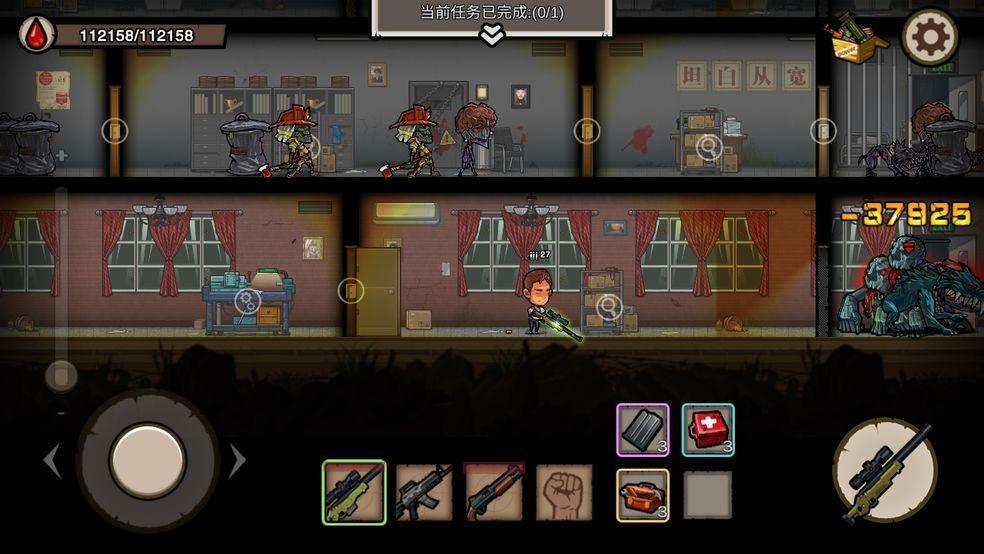
Task: Tap the left movement arrow
Action: pyautogui.click(x=52, y=461)
